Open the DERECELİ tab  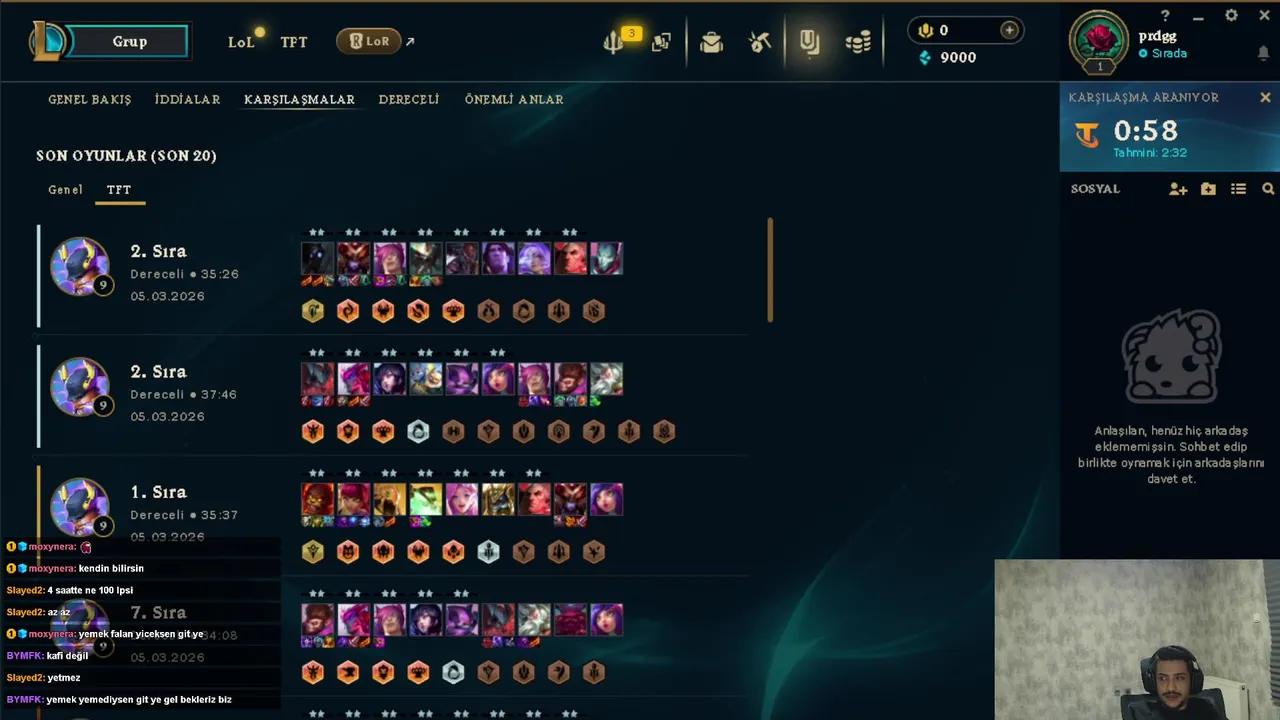(x=408, y=99)
